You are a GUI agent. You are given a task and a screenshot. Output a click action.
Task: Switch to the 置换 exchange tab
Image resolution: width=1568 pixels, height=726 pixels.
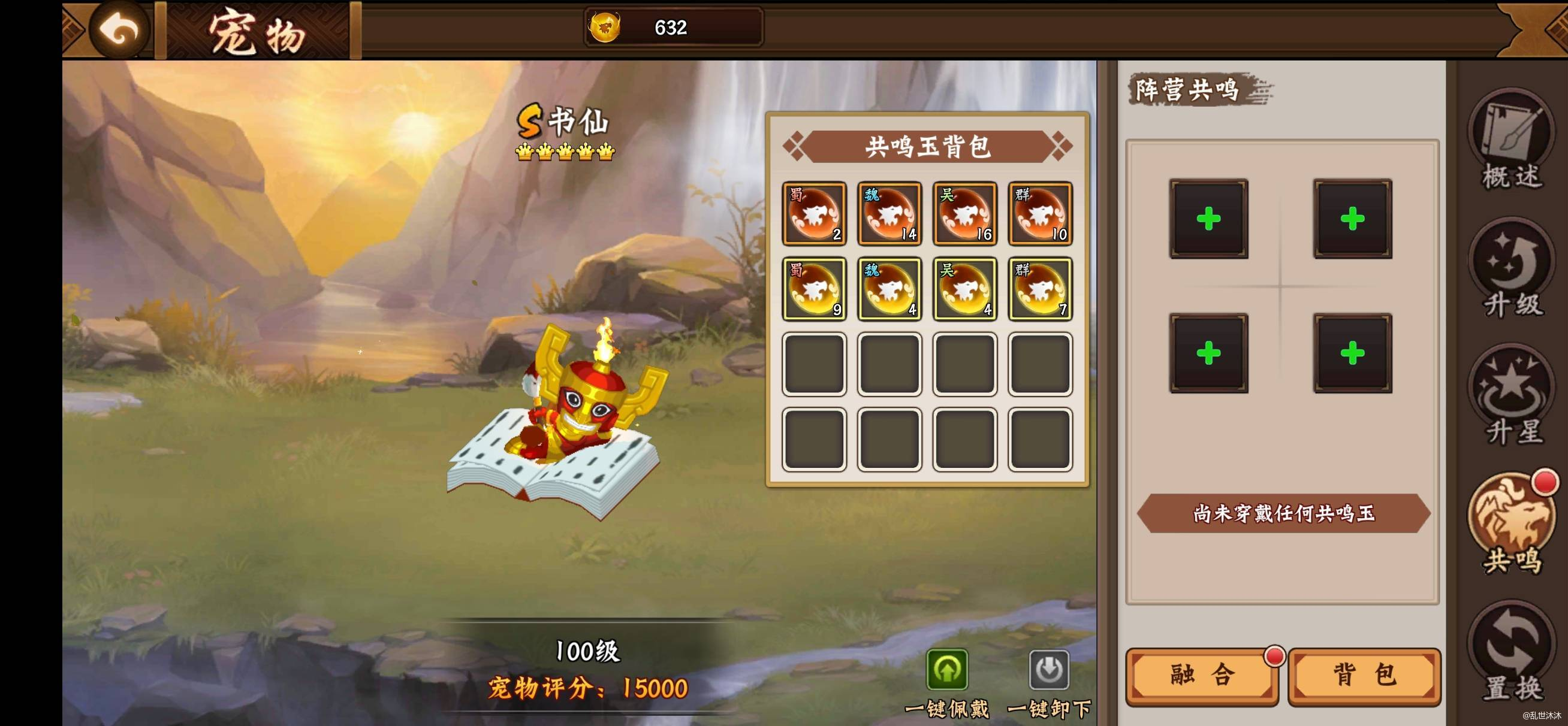pos(1512,651)
